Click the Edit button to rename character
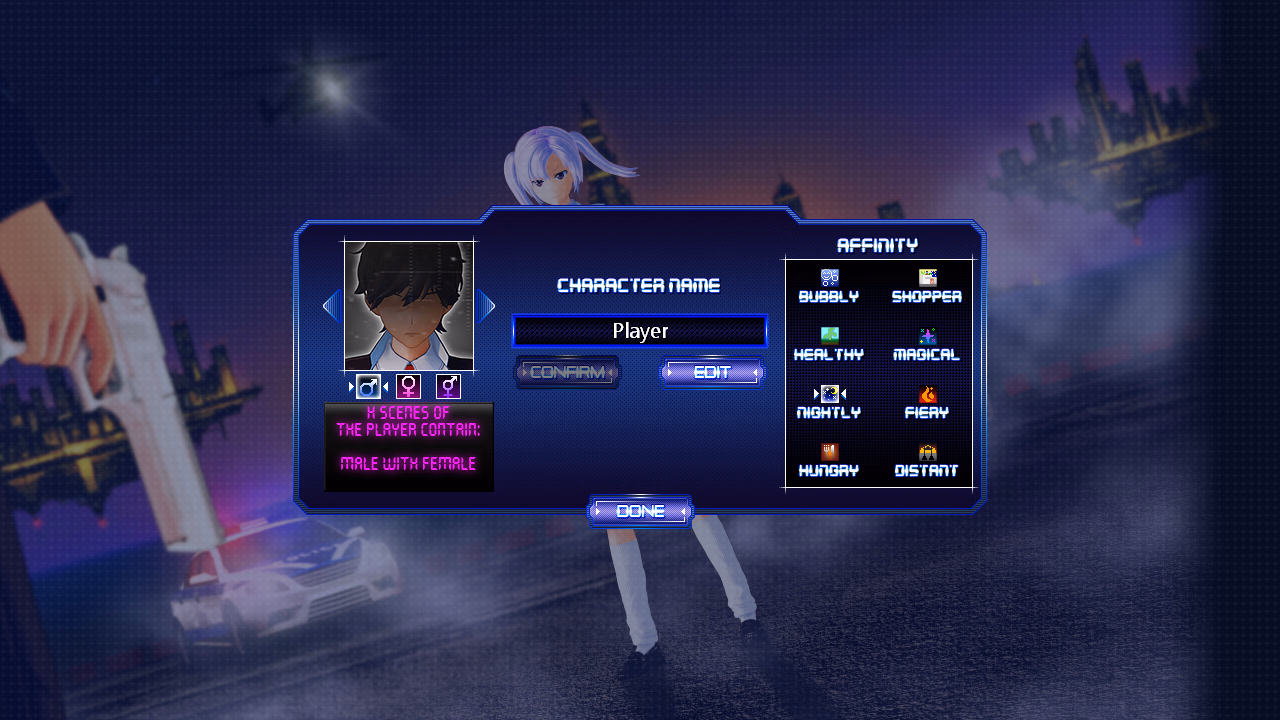 [712, 372]
